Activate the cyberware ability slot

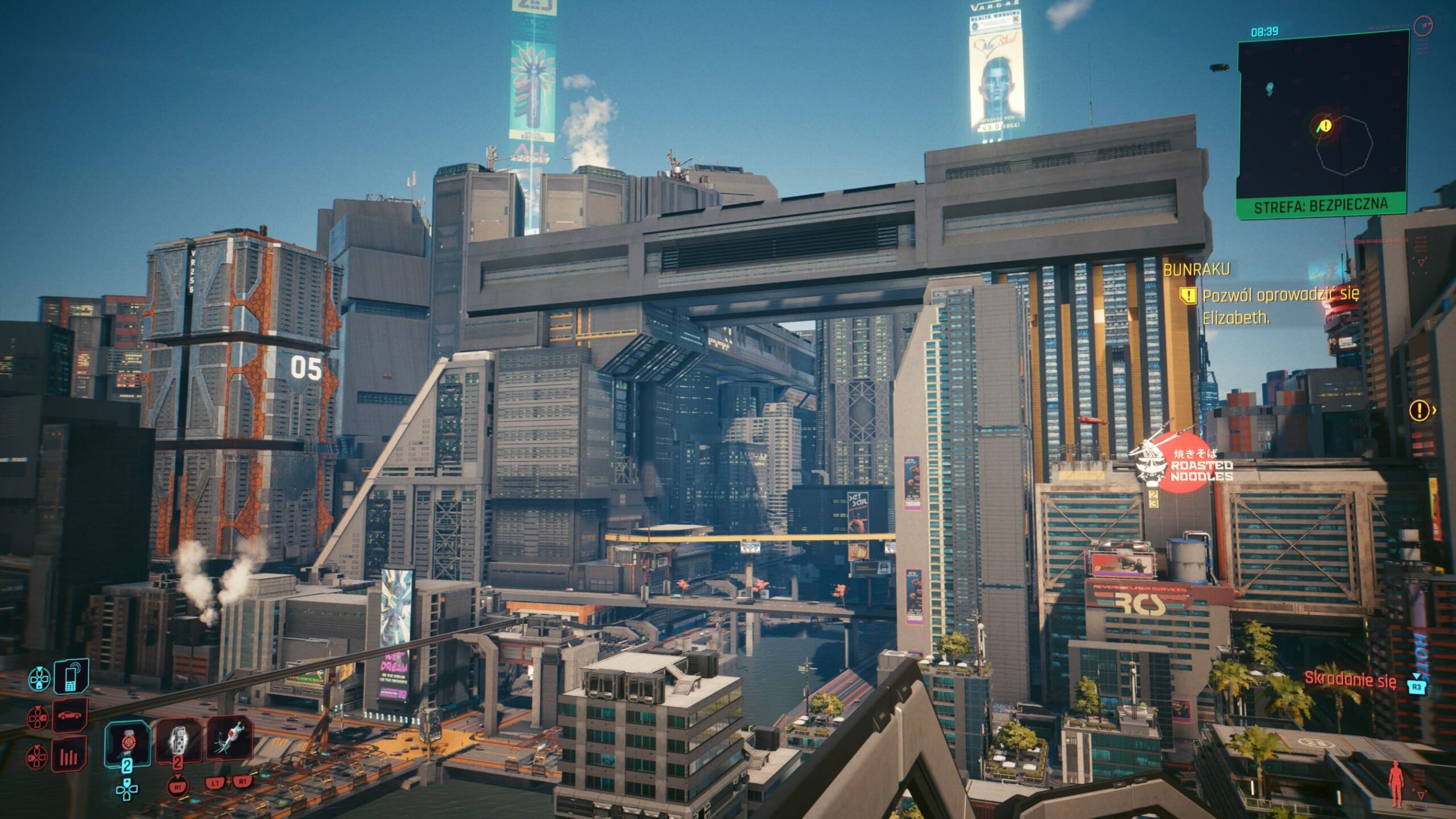[x=230, y=738]
